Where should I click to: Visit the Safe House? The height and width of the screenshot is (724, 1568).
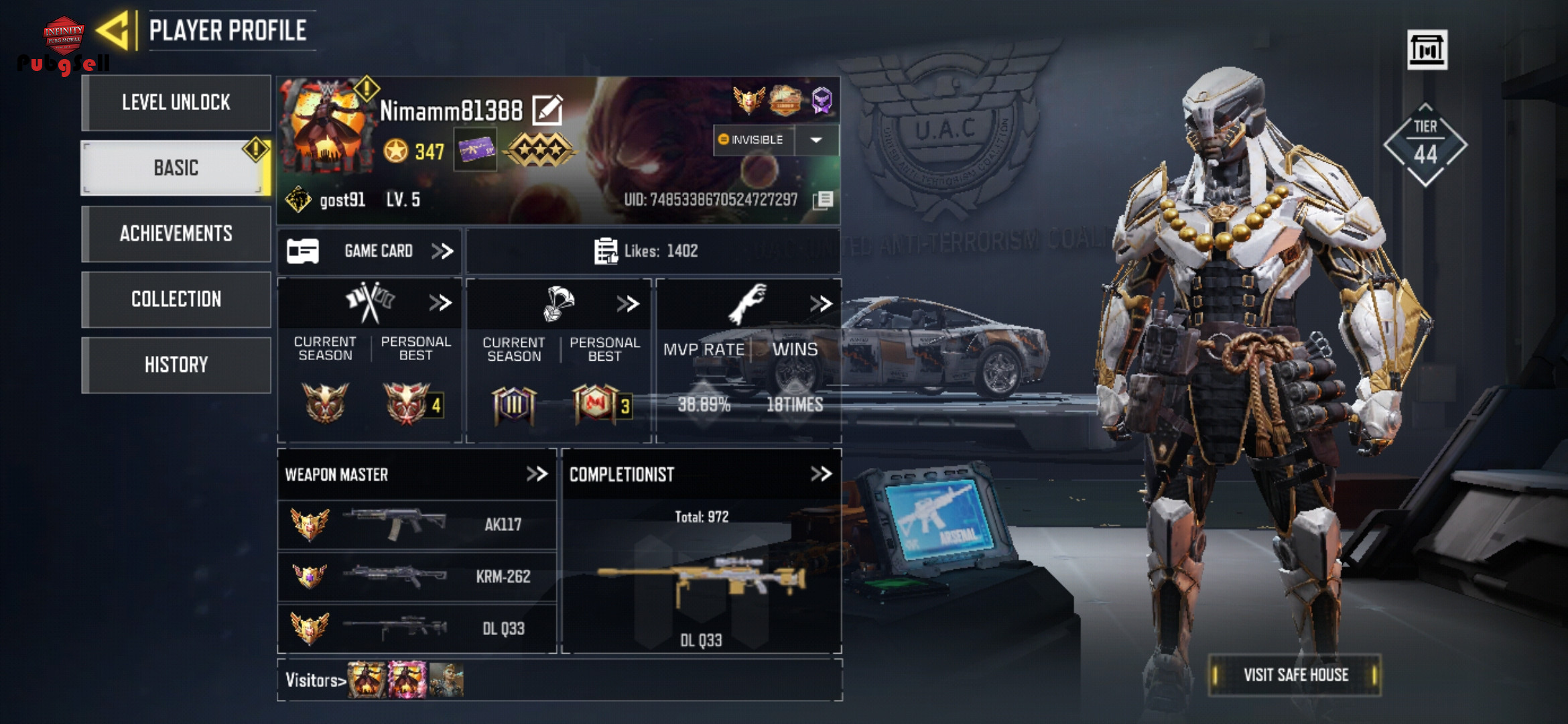[x=1295, y=674]
